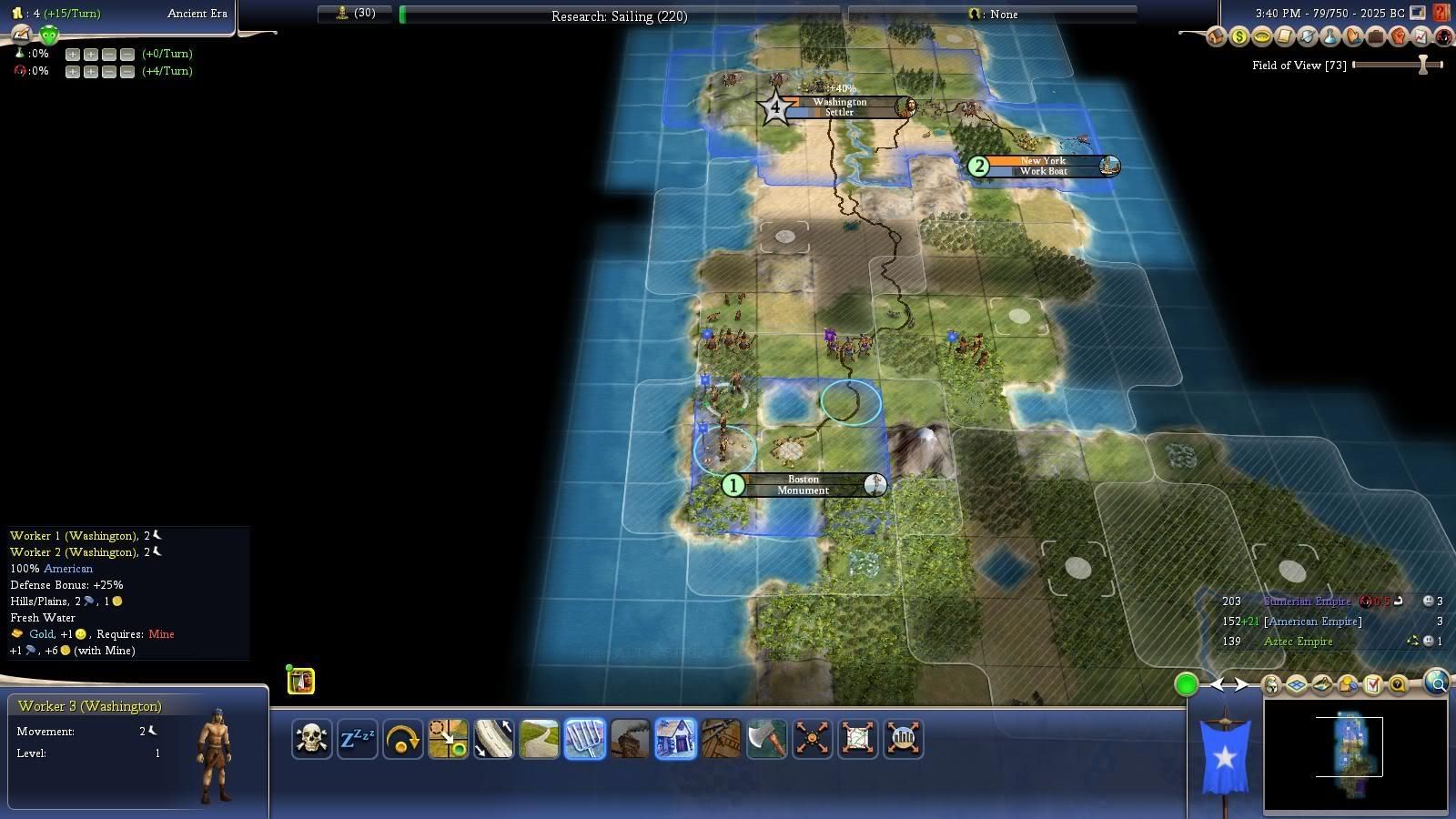
Task: Click the Research: Sailing progress bar
Action: tap(619, 15)
